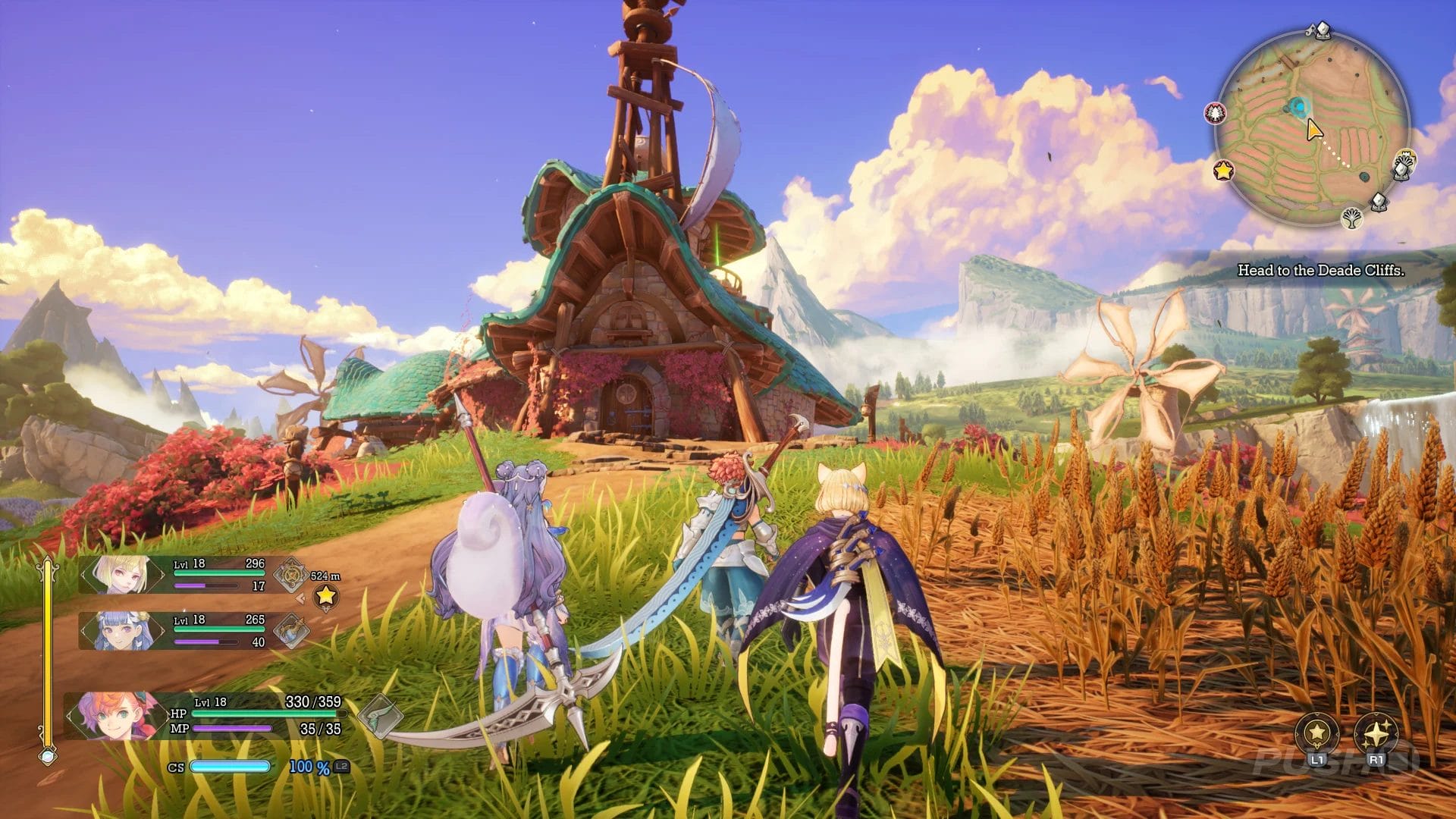Choose the blue-haired party member portrait
This screenshot has height=819, width=1456.
coord(121,631)
